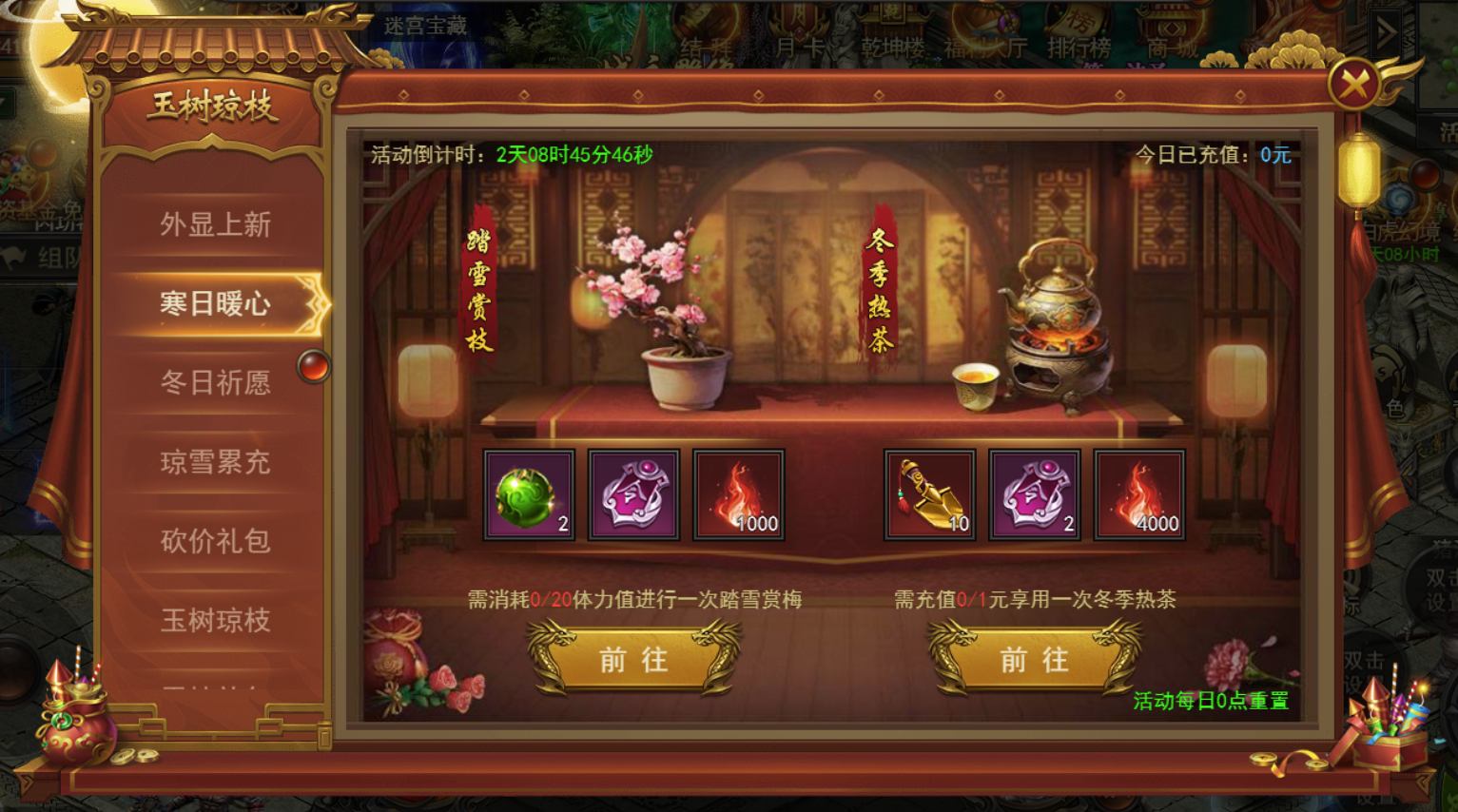Click the golden shovel x10 reward icon
Image resolution: width=1458 pixels, height=812 pixels.
tap(929, 493)
